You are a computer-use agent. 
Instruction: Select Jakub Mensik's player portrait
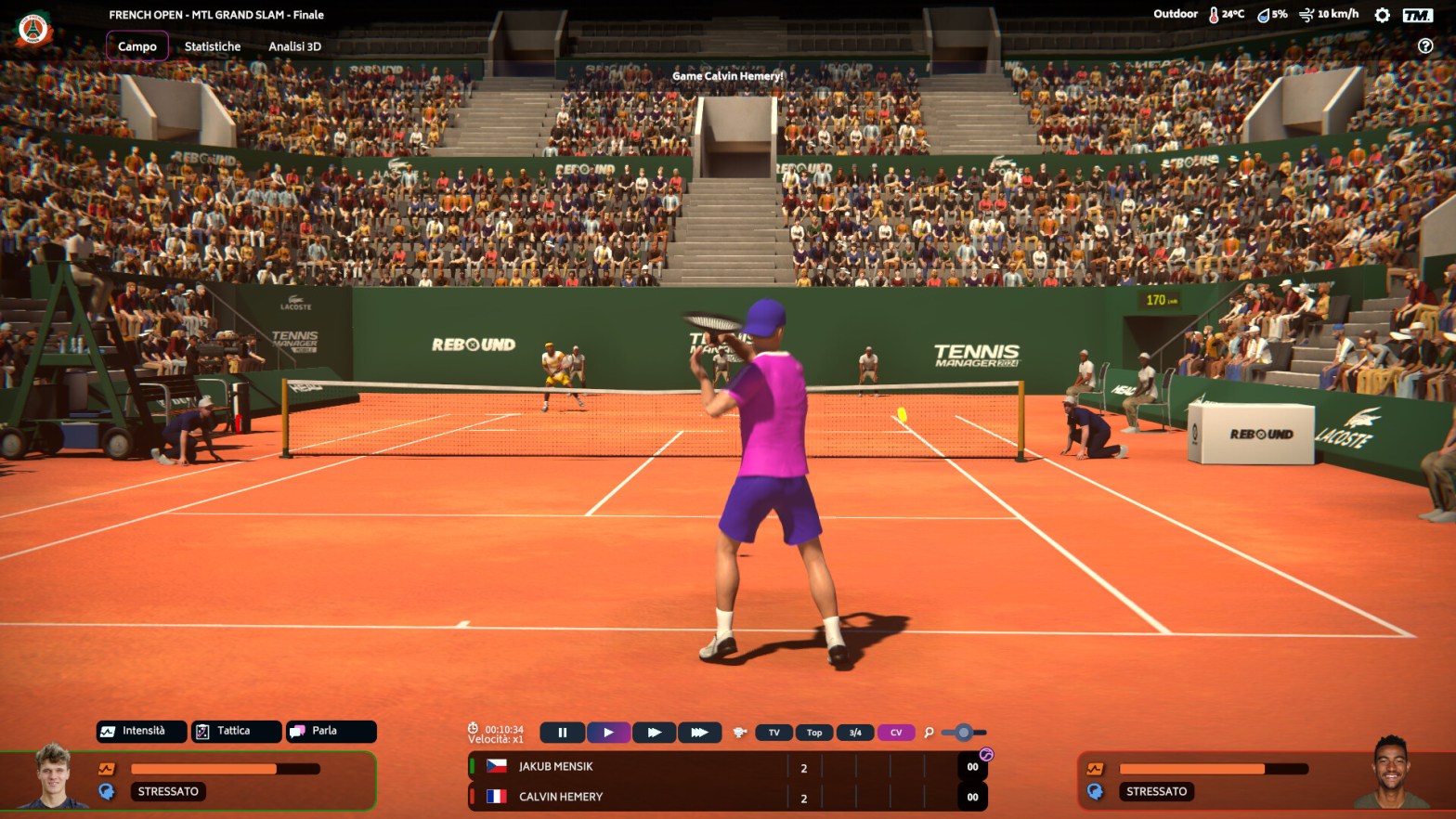click(54, 776)
